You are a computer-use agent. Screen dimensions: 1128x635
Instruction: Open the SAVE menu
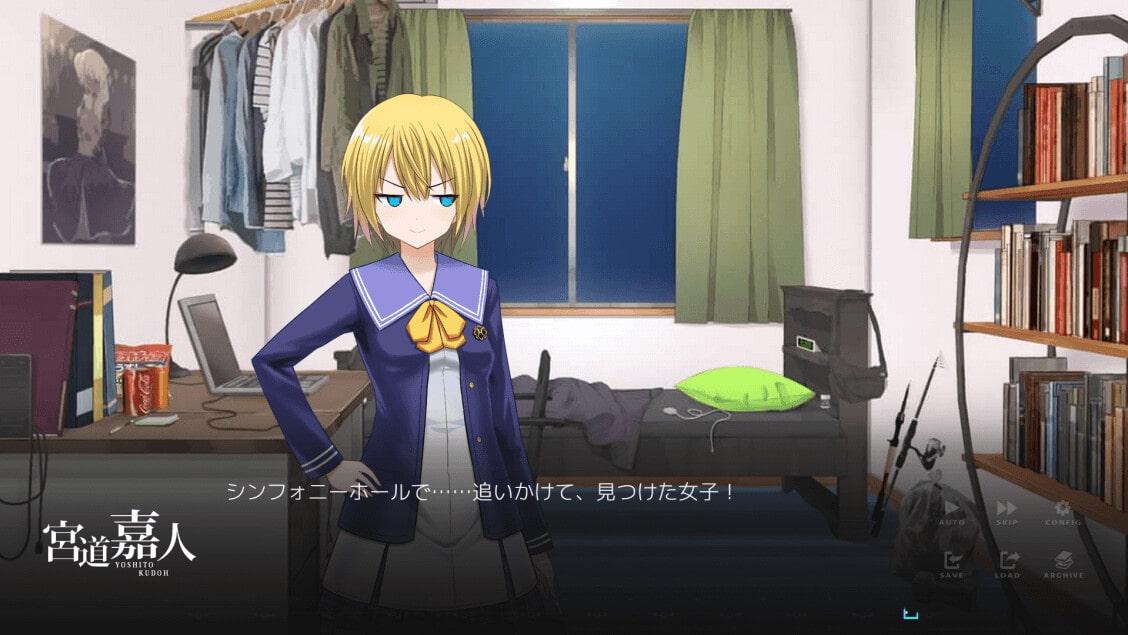coord(951,564)
